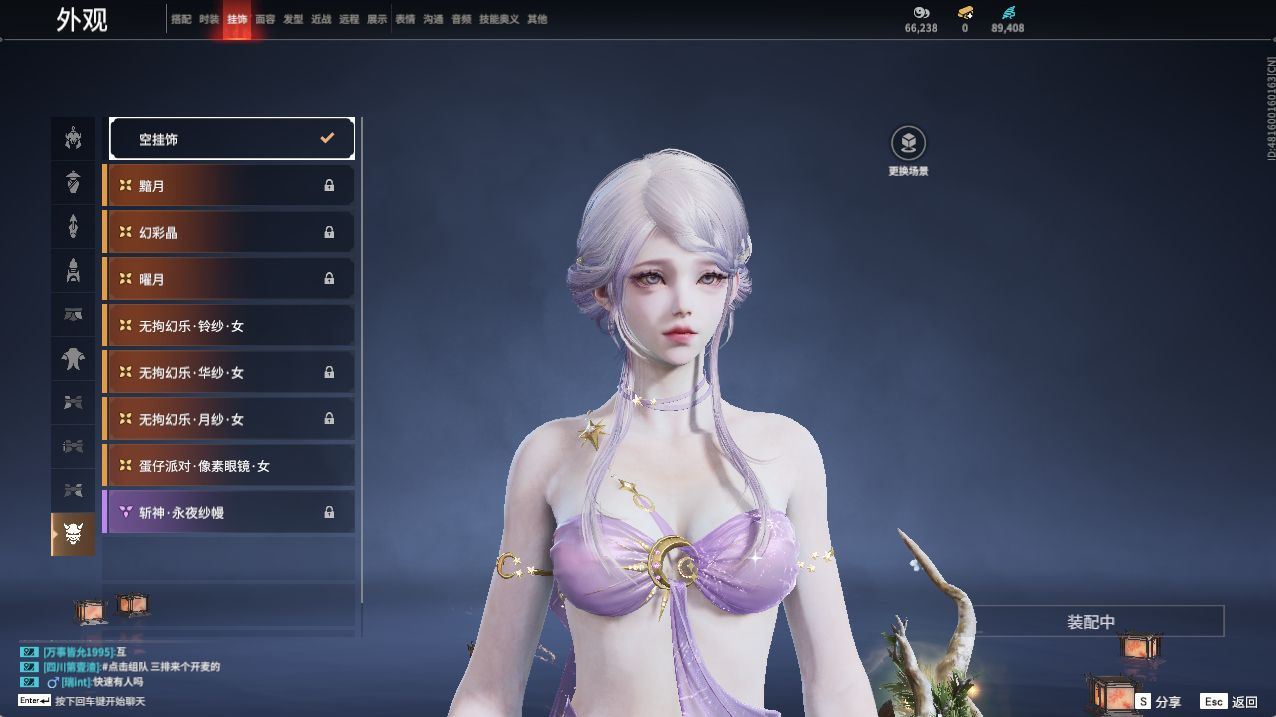Select 无拘幻乐·铃纱·女 accessory
This screenshot has width=1276, height=717.
(229, 326)
